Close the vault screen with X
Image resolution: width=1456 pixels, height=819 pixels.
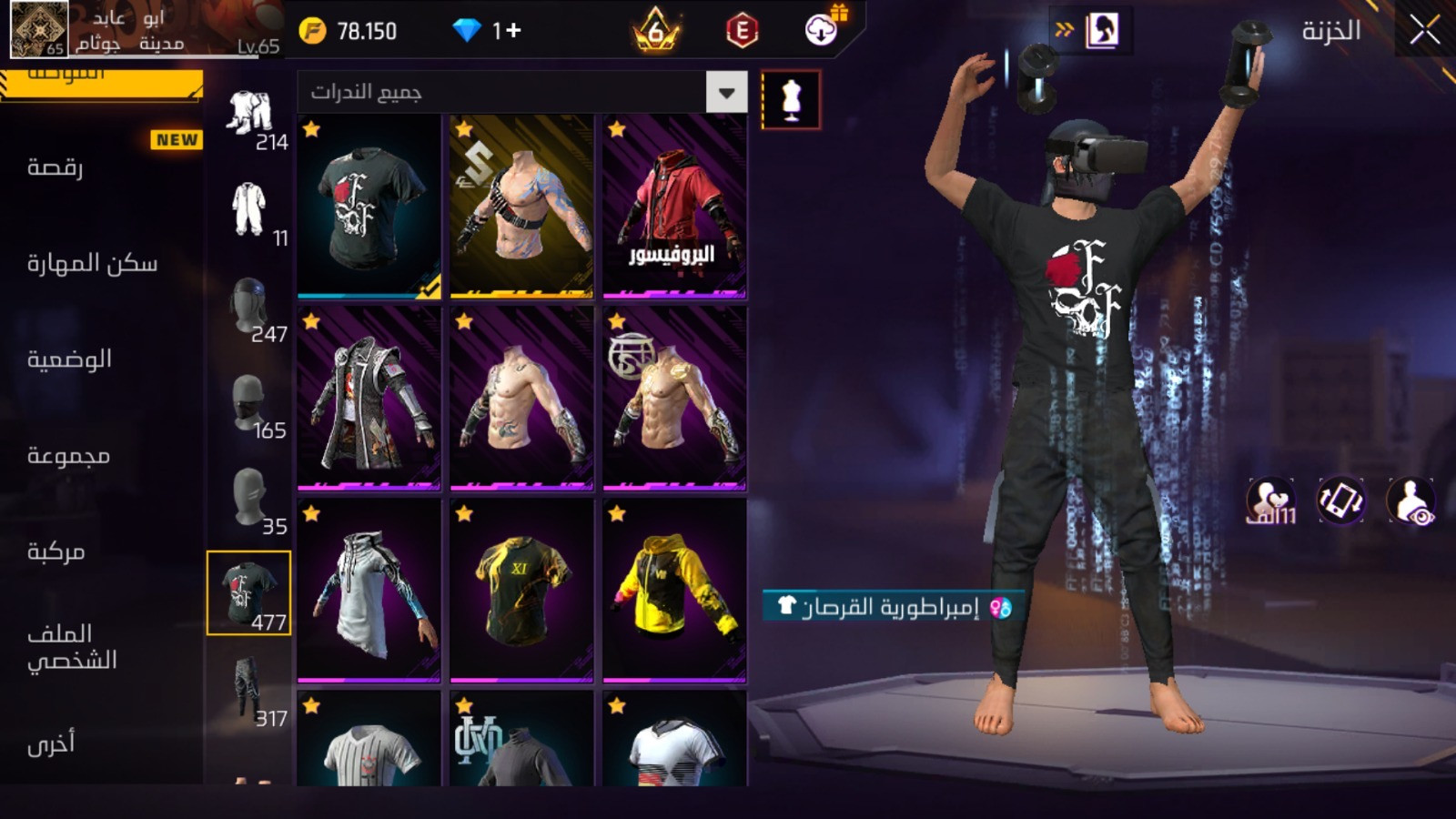tap(1424, 31)
